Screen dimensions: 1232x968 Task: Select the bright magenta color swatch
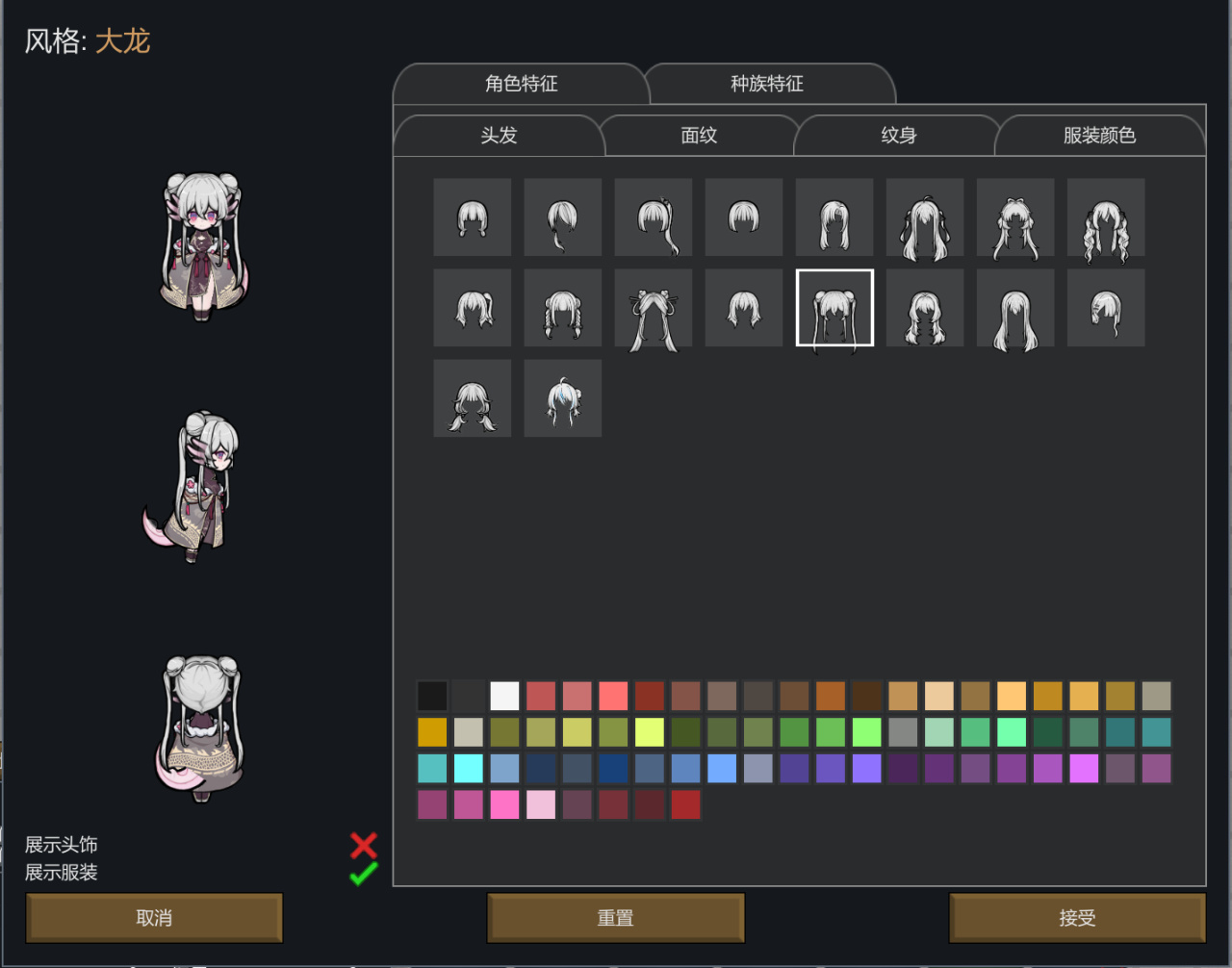(x=1084, y=769)
